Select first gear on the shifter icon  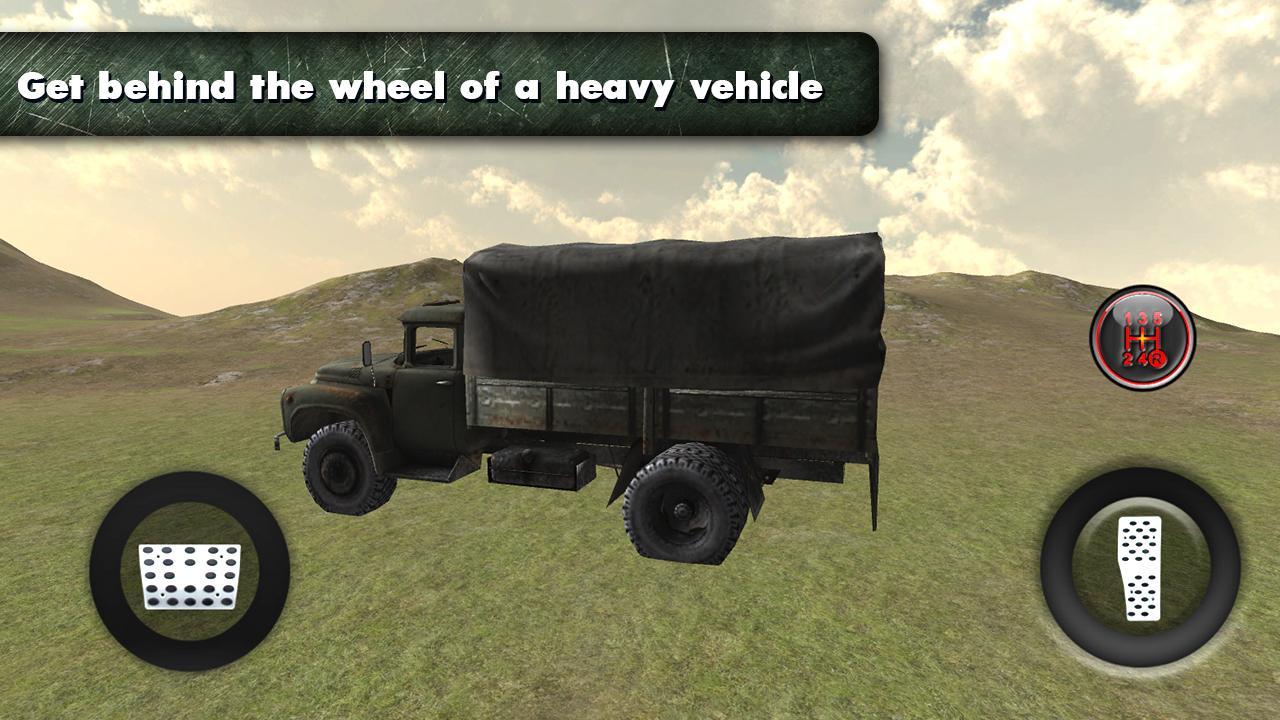pyautogui.click(x=1128, y=318)
